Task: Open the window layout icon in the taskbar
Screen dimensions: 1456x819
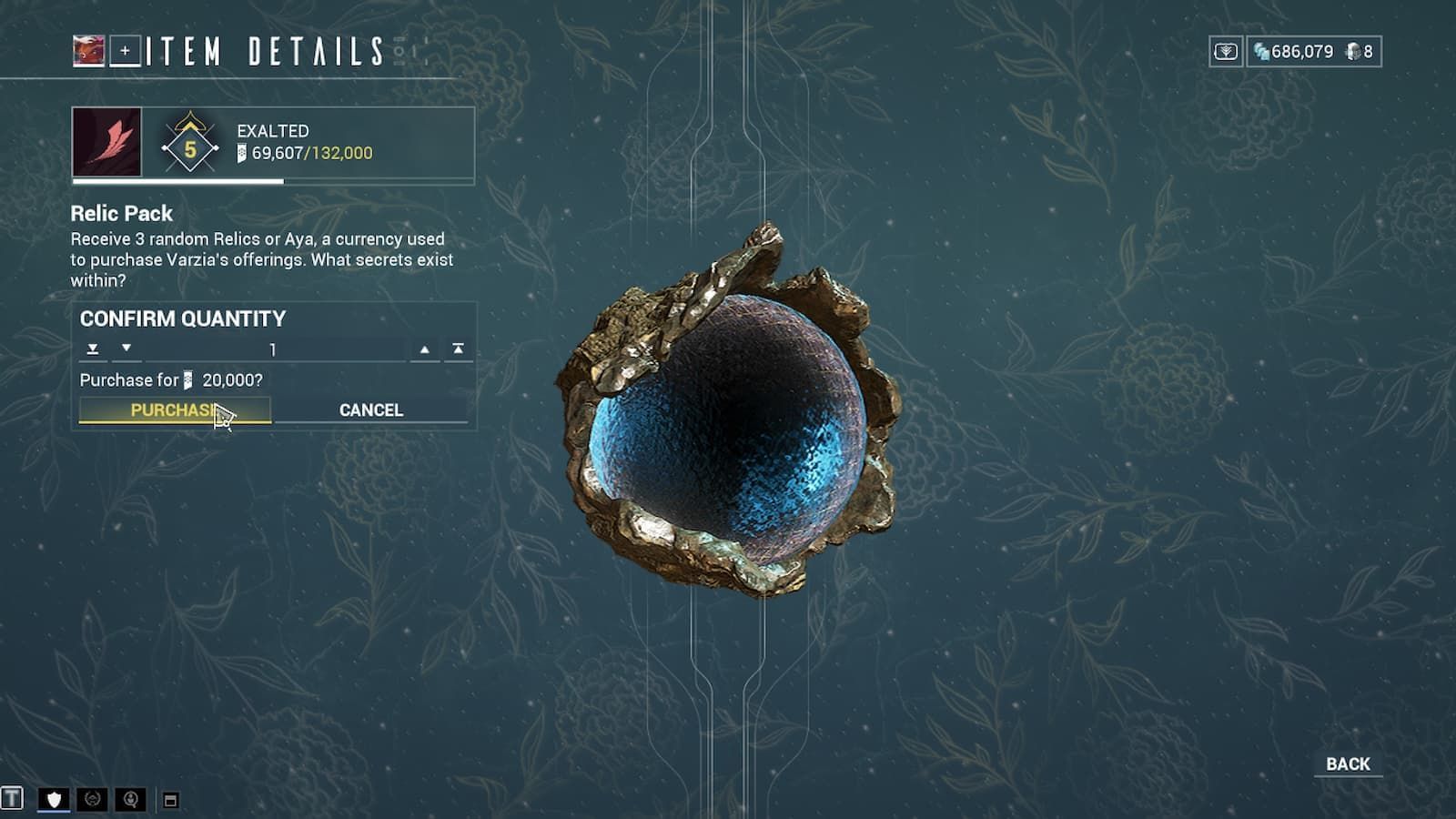Action: point(169,799)
